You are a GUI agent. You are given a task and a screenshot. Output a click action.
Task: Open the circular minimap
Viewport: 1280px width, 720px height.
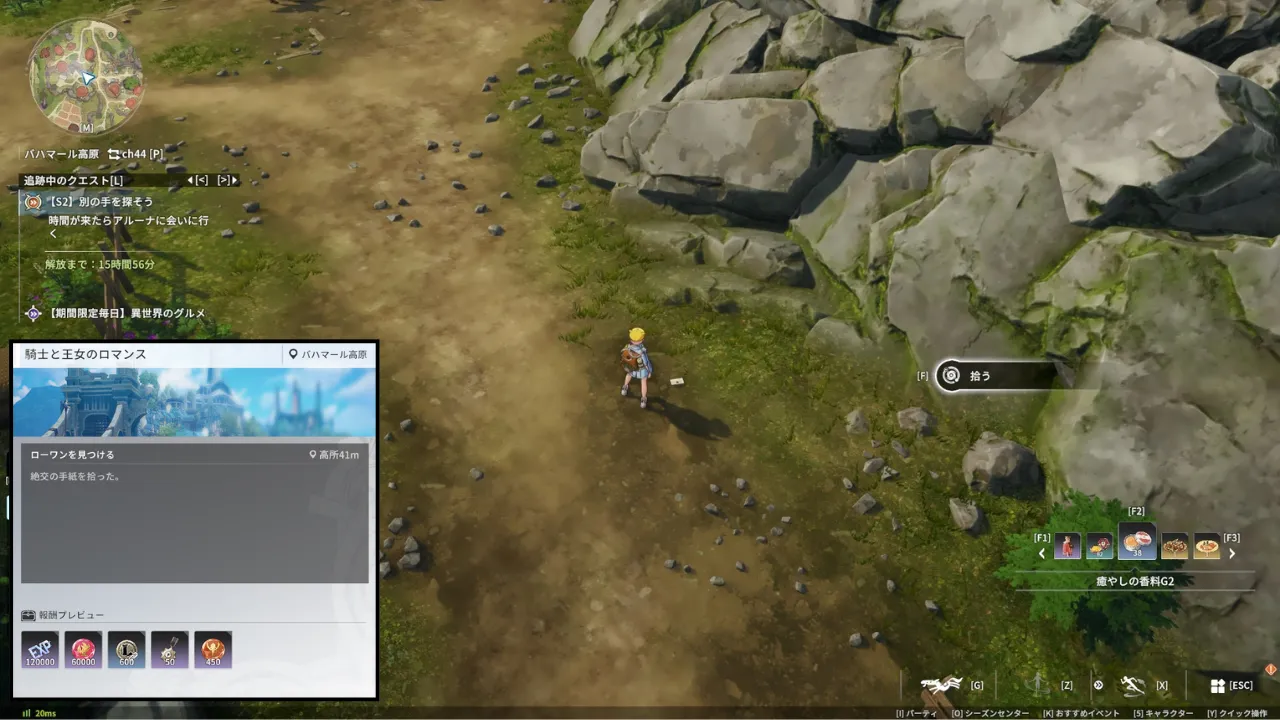click(85, 76)
